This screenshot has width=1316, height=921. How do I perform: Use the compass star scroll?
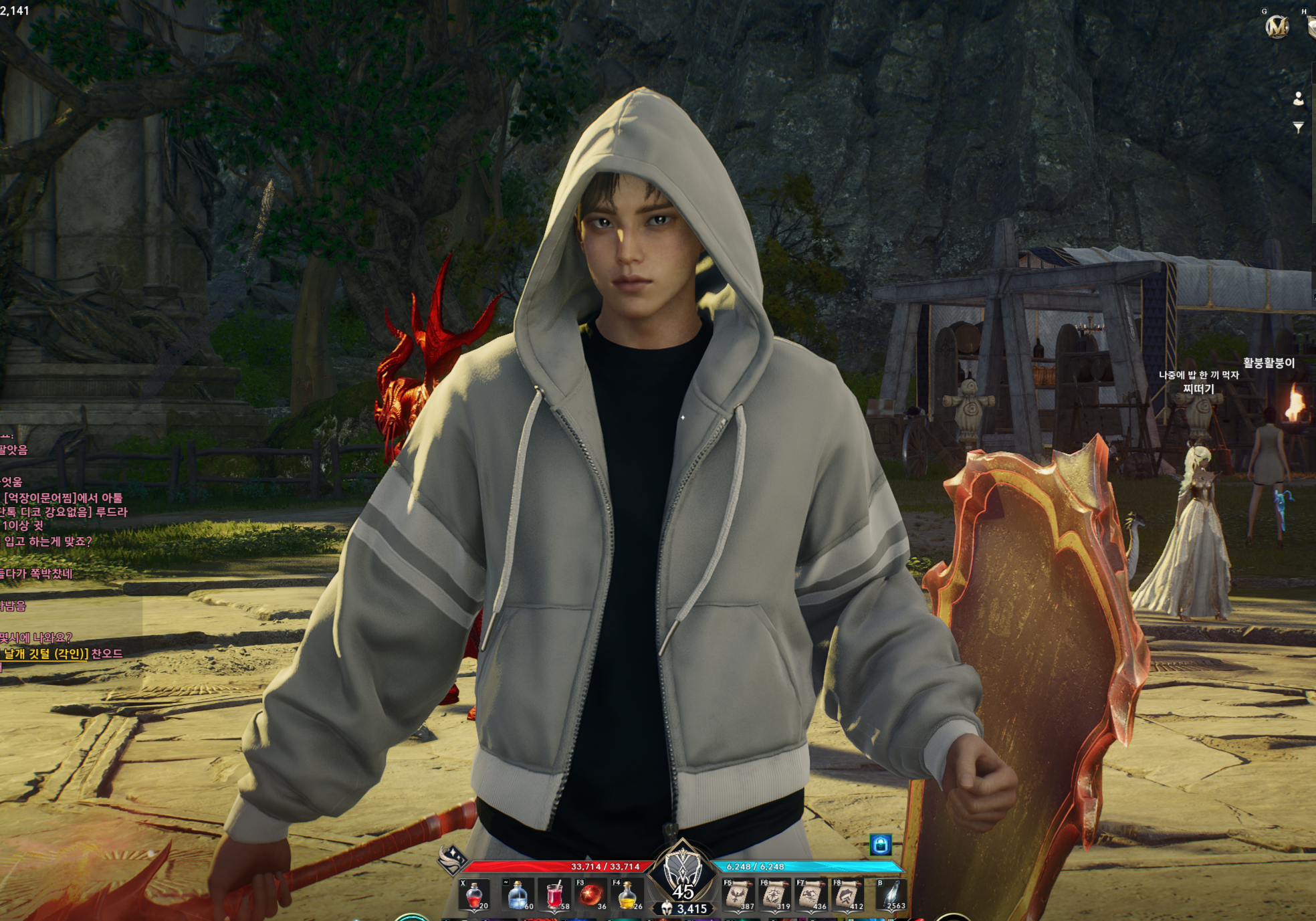[774, 895]
